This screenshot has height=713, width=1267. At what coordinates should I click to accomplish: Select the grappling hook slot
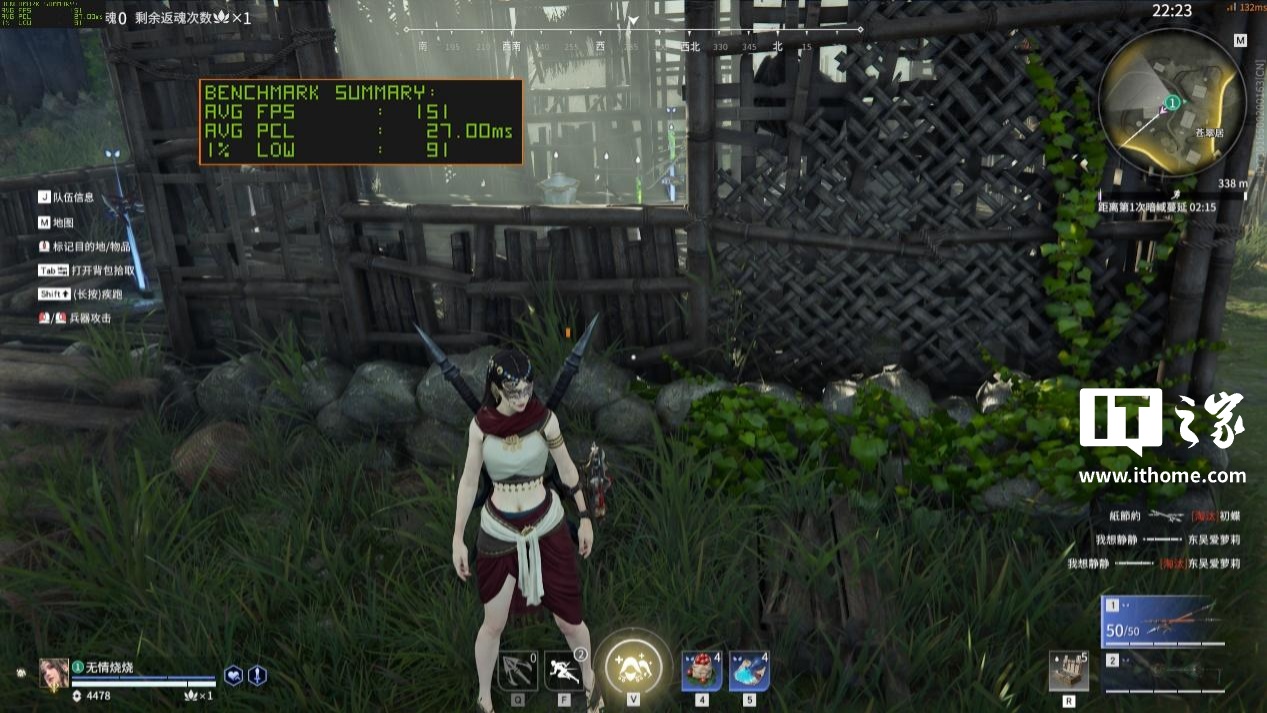pyautogui.click(x=517, y=670)
